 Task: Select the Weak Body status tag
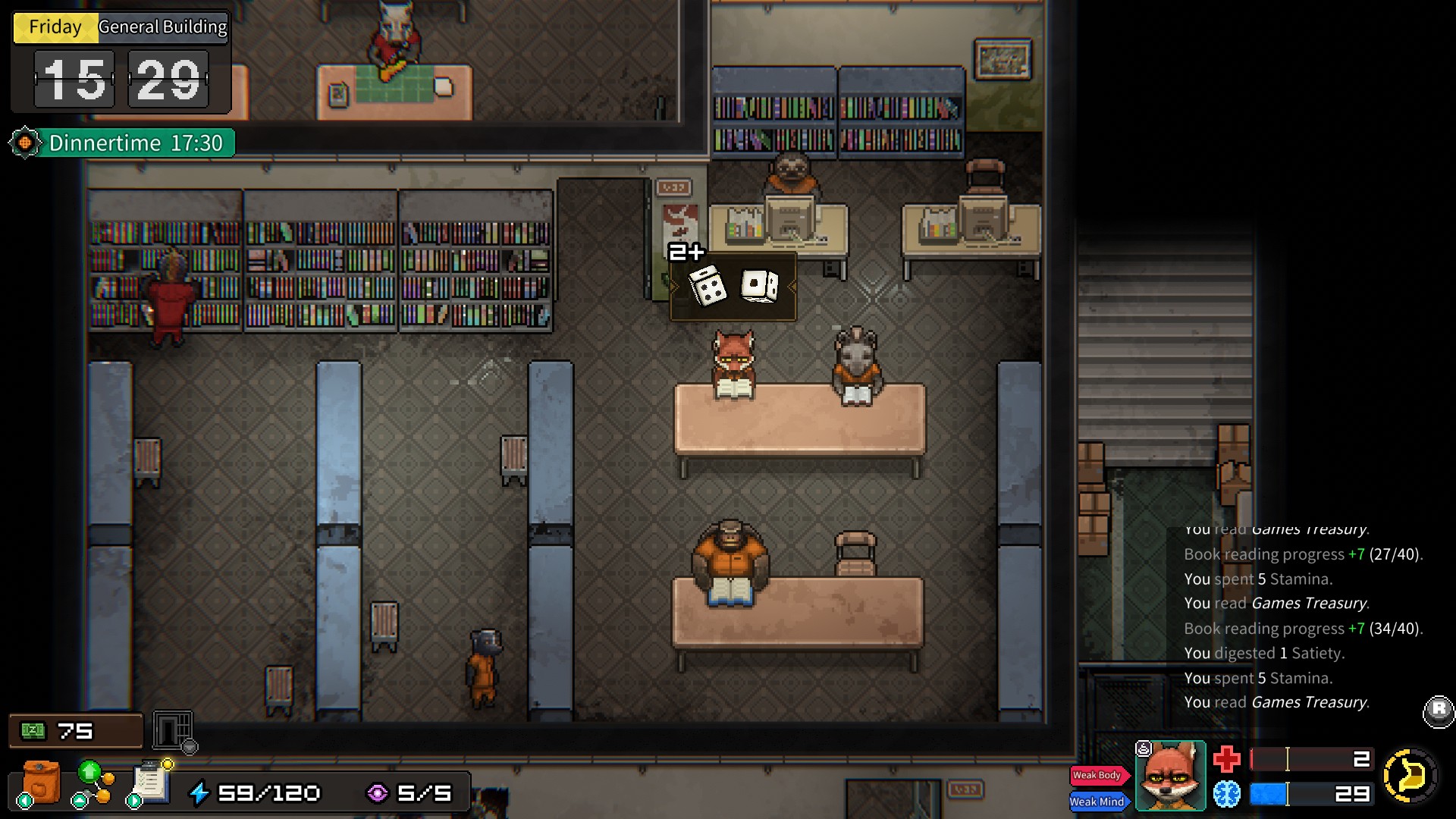click(1098, 775)
